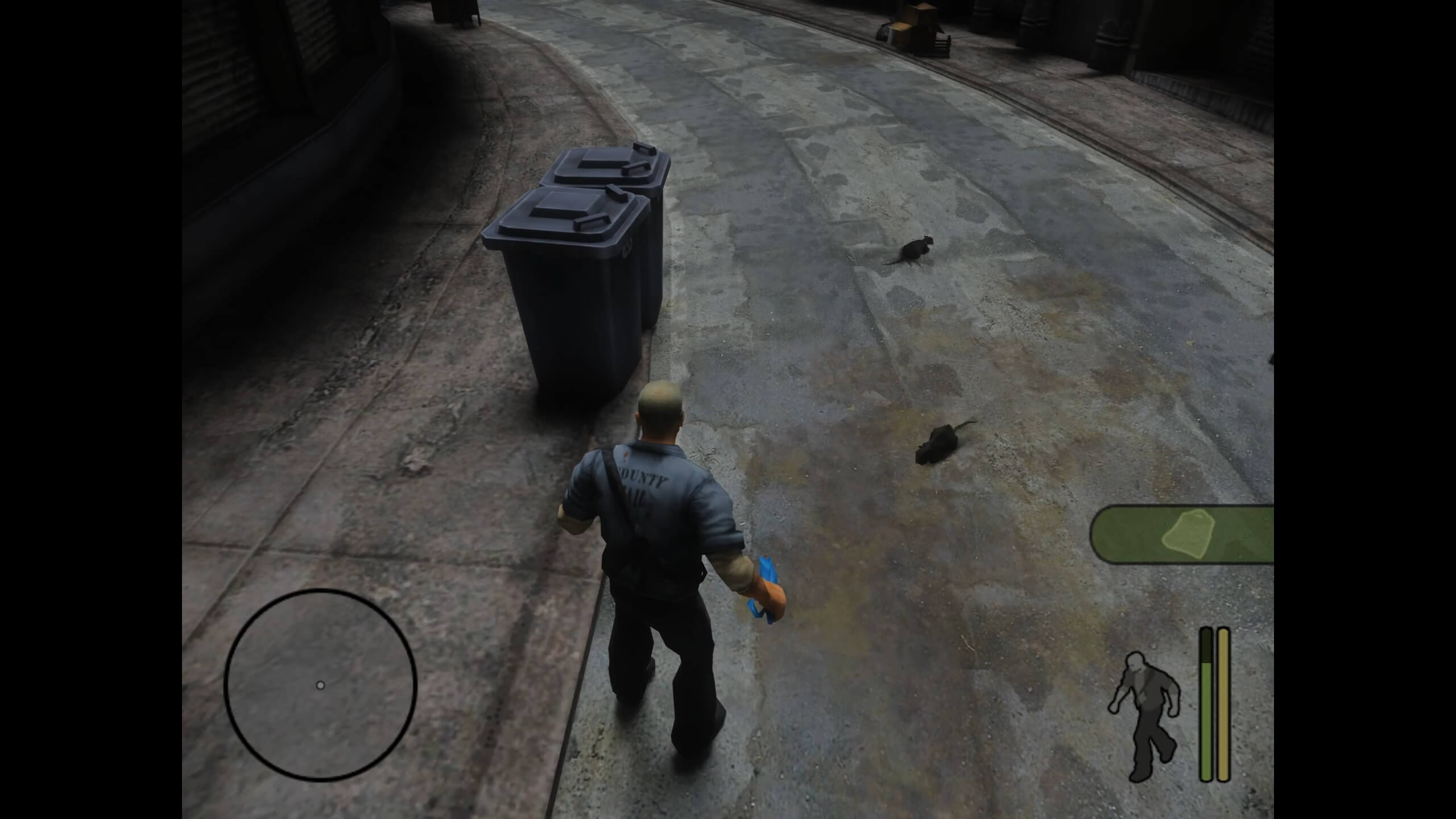Click the white player dot on the radar
The height and width of the screenshot is (819, 1456).
click(x=322, y=685)
